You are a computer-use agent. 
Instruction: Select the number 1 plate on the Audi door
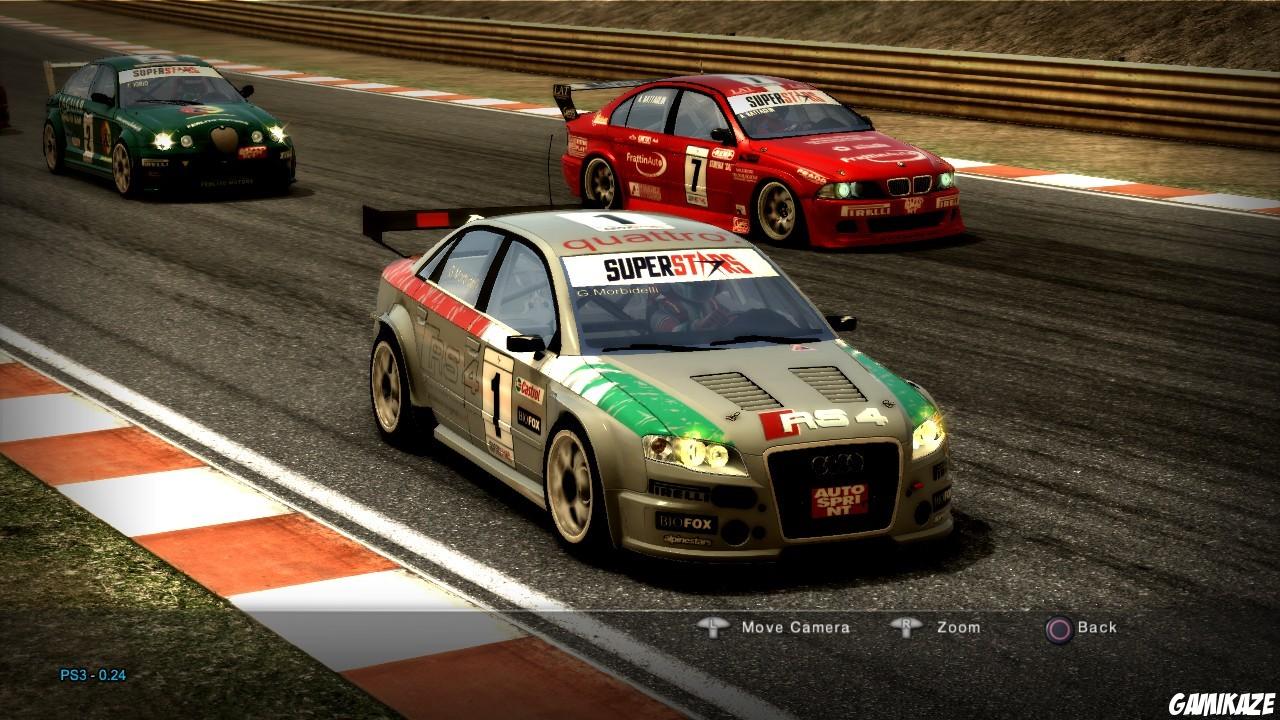[496, 405]
